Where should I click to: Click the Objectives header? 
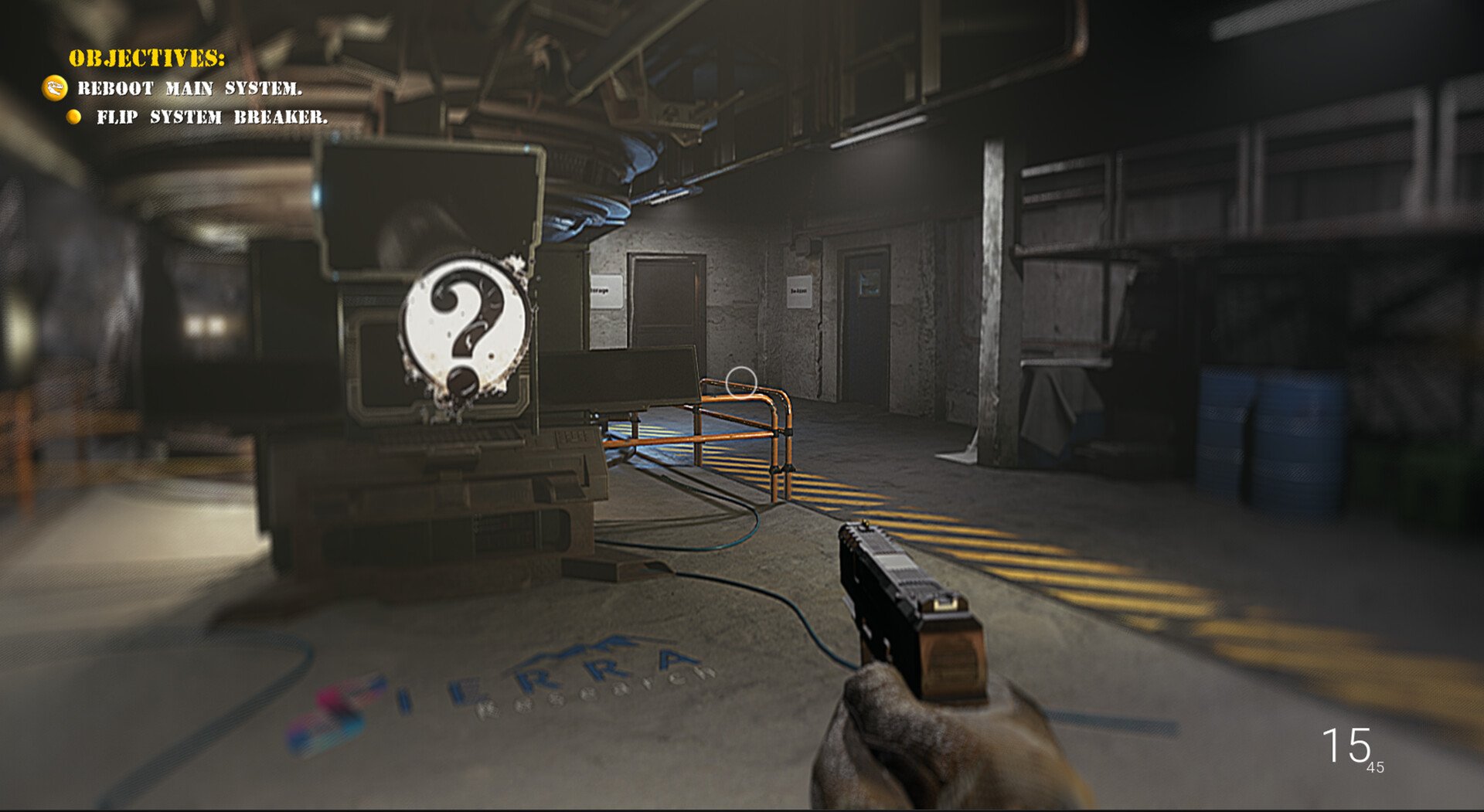pos(147,59)
